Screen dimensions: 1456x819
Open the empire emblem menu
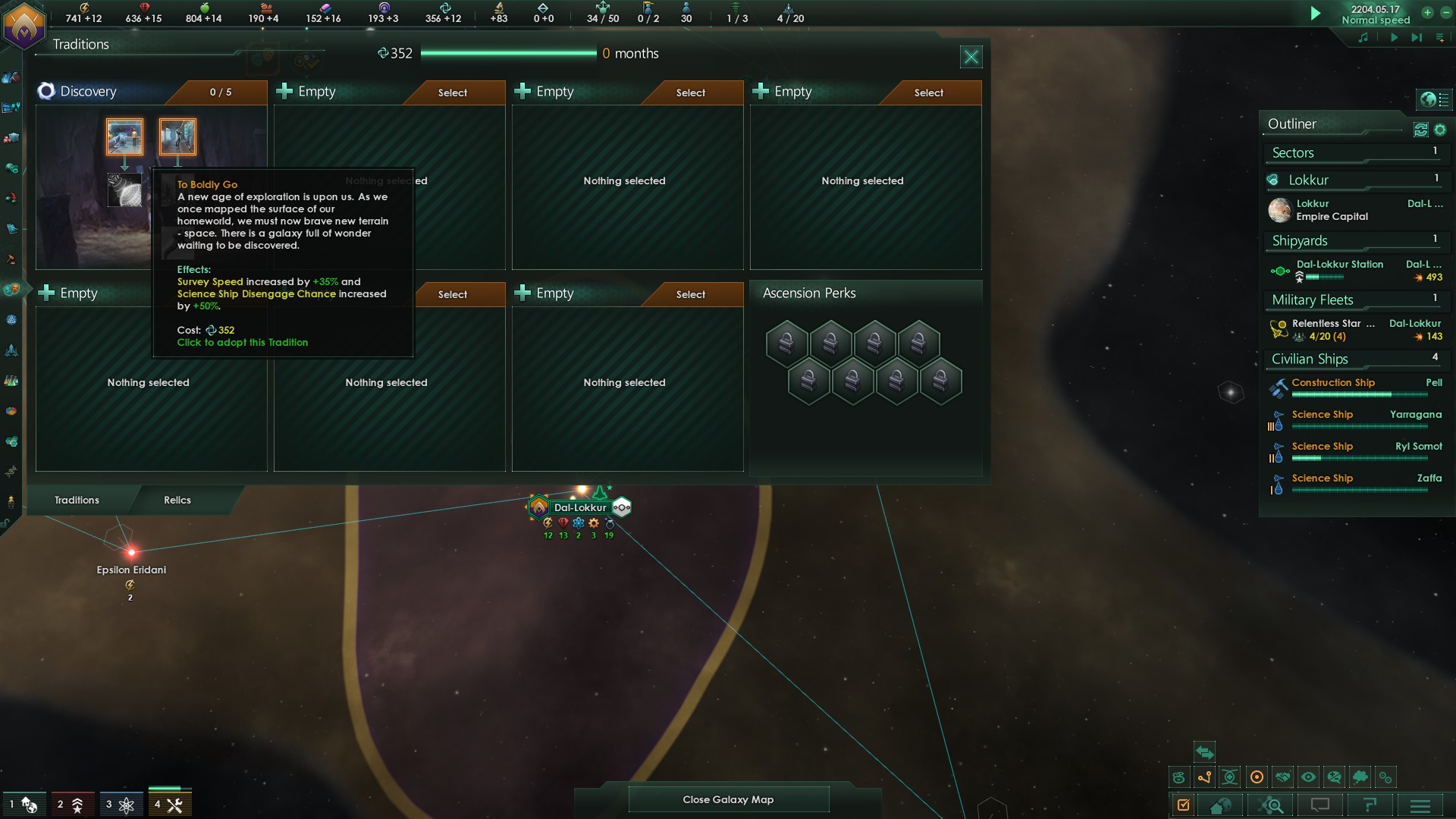click(x=24, y=24)
